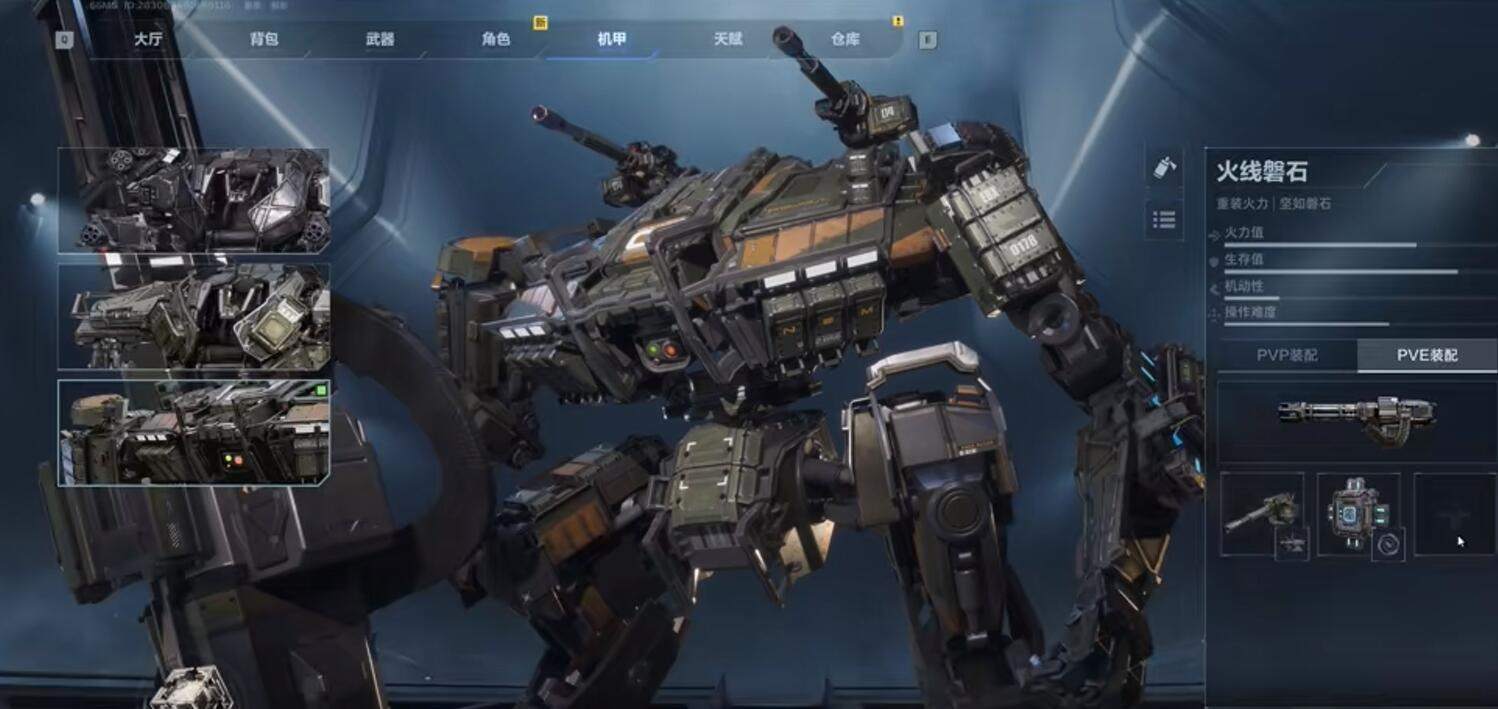The height and width of the screenshot is (709, 1498).
Task: Select the top mech thumbnail
Action: click(194, 201)
